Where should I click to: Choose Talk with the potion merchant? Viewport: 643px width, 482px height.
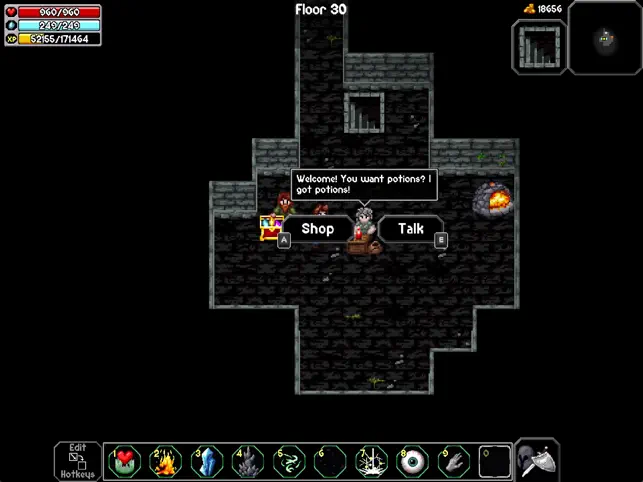[411, 229]
